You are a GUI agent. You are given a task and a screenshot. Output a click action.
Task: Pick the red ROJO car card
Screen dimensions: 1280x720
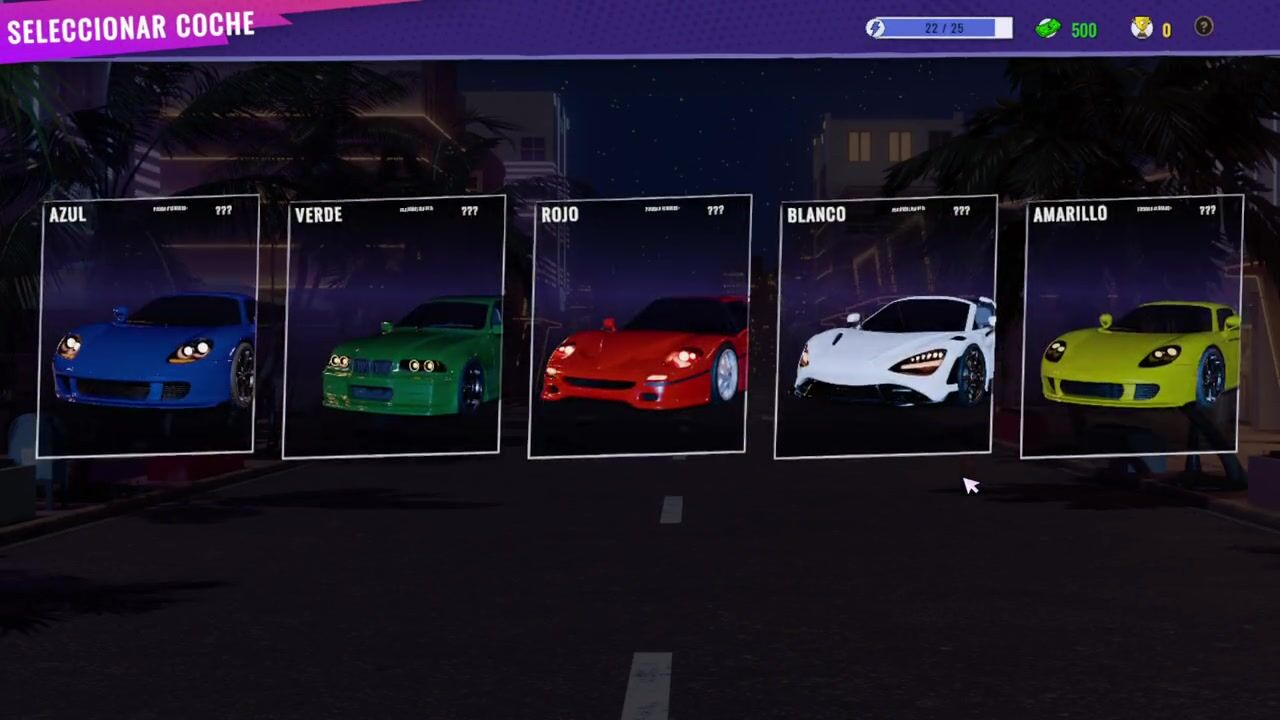[640, 327]
